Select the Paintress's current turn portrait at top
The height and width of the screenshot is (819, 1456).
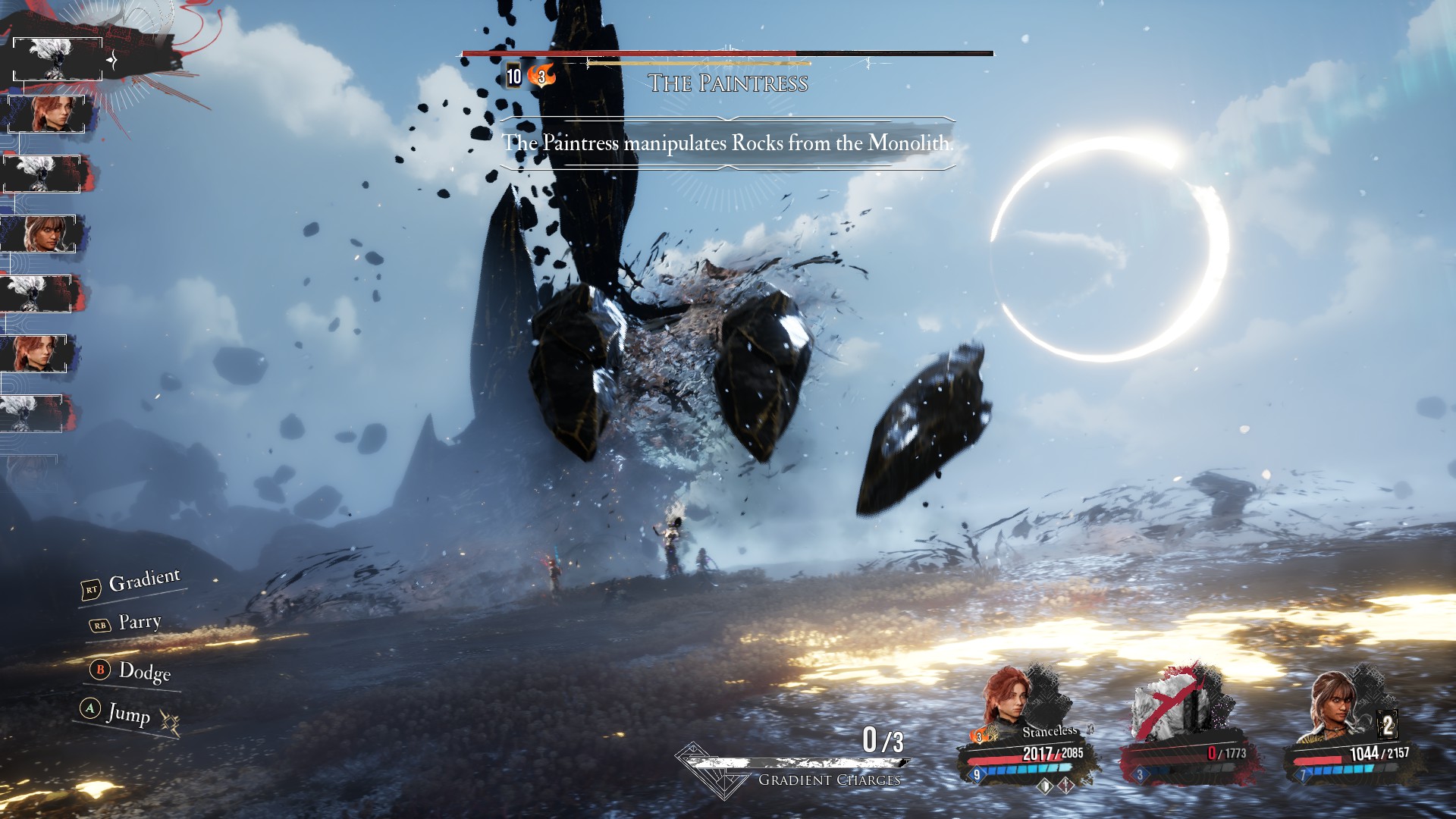pyautogui.click(x=58, y=59)
